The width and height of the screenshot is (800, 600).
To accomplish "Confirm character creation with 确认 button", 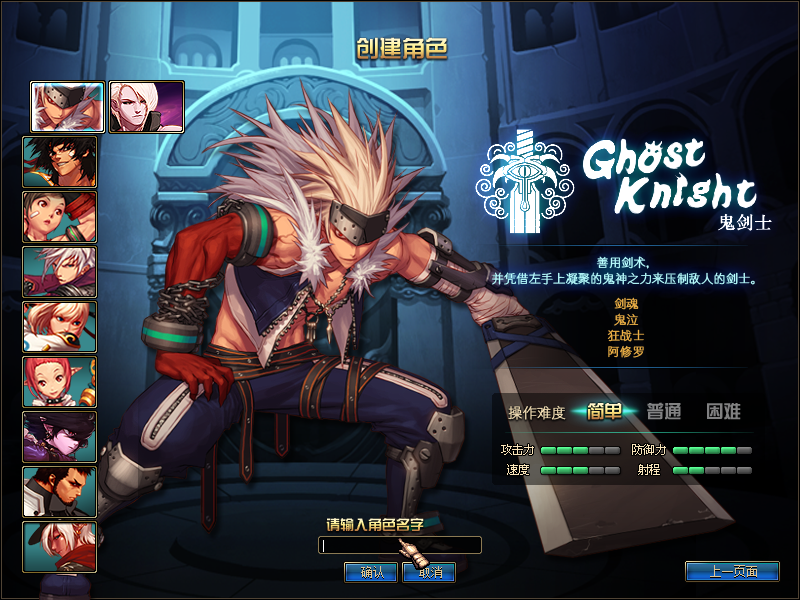I will pos(371,572).
